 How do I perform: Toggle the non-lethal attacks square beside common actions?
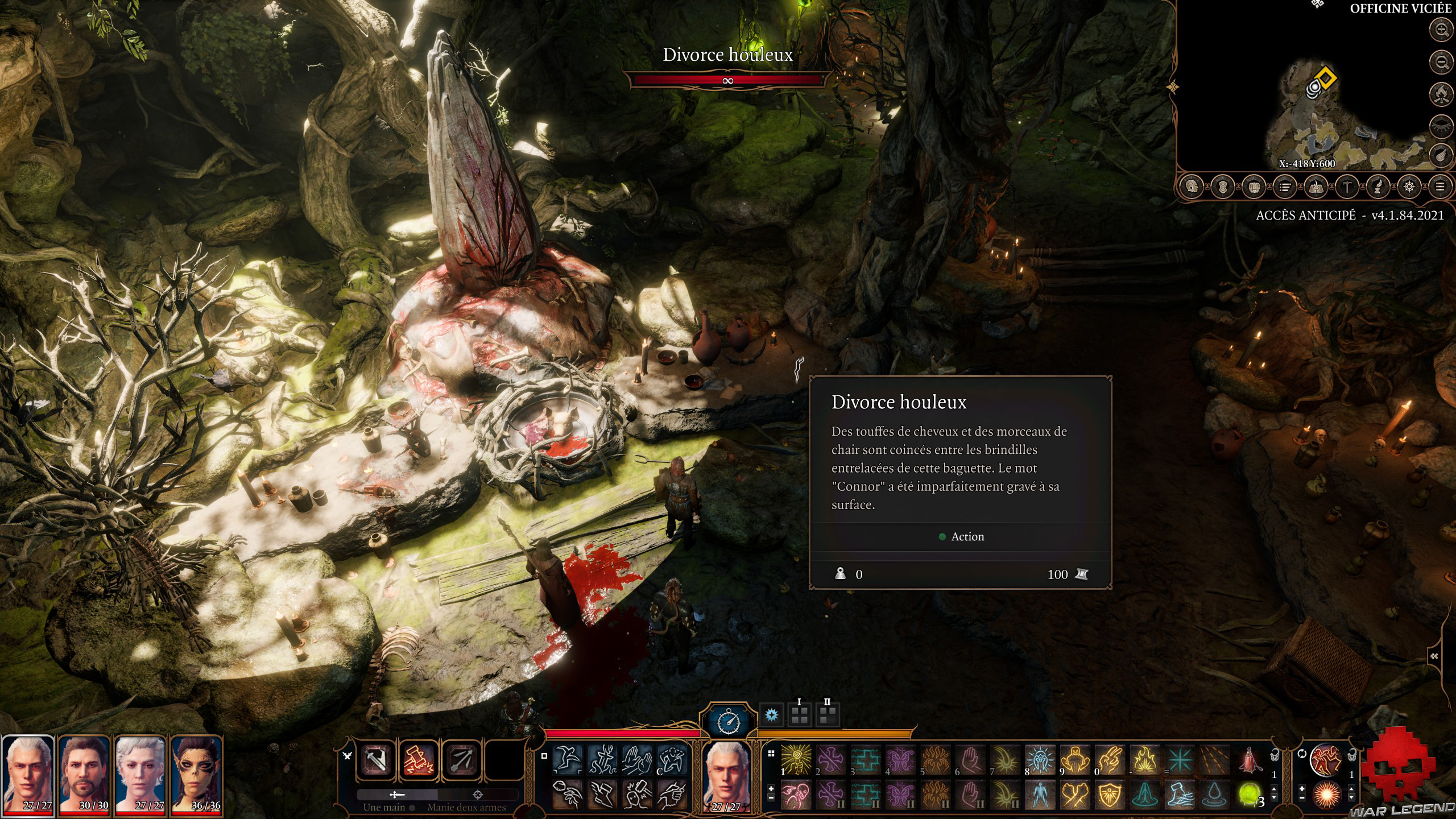pyautogui.click(x=544, y=756)
